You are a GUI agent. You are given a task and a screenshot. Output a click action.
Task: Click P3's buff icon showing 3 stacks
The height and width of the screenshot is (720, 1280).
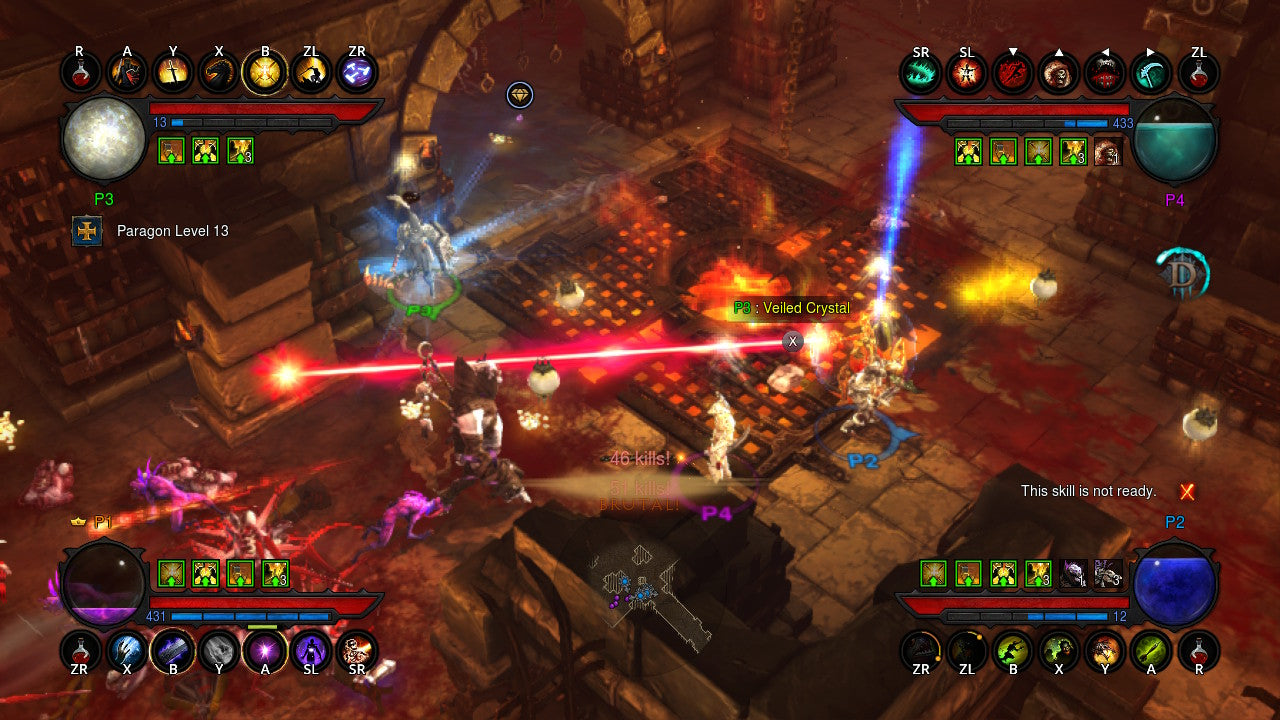click(241, 151)
